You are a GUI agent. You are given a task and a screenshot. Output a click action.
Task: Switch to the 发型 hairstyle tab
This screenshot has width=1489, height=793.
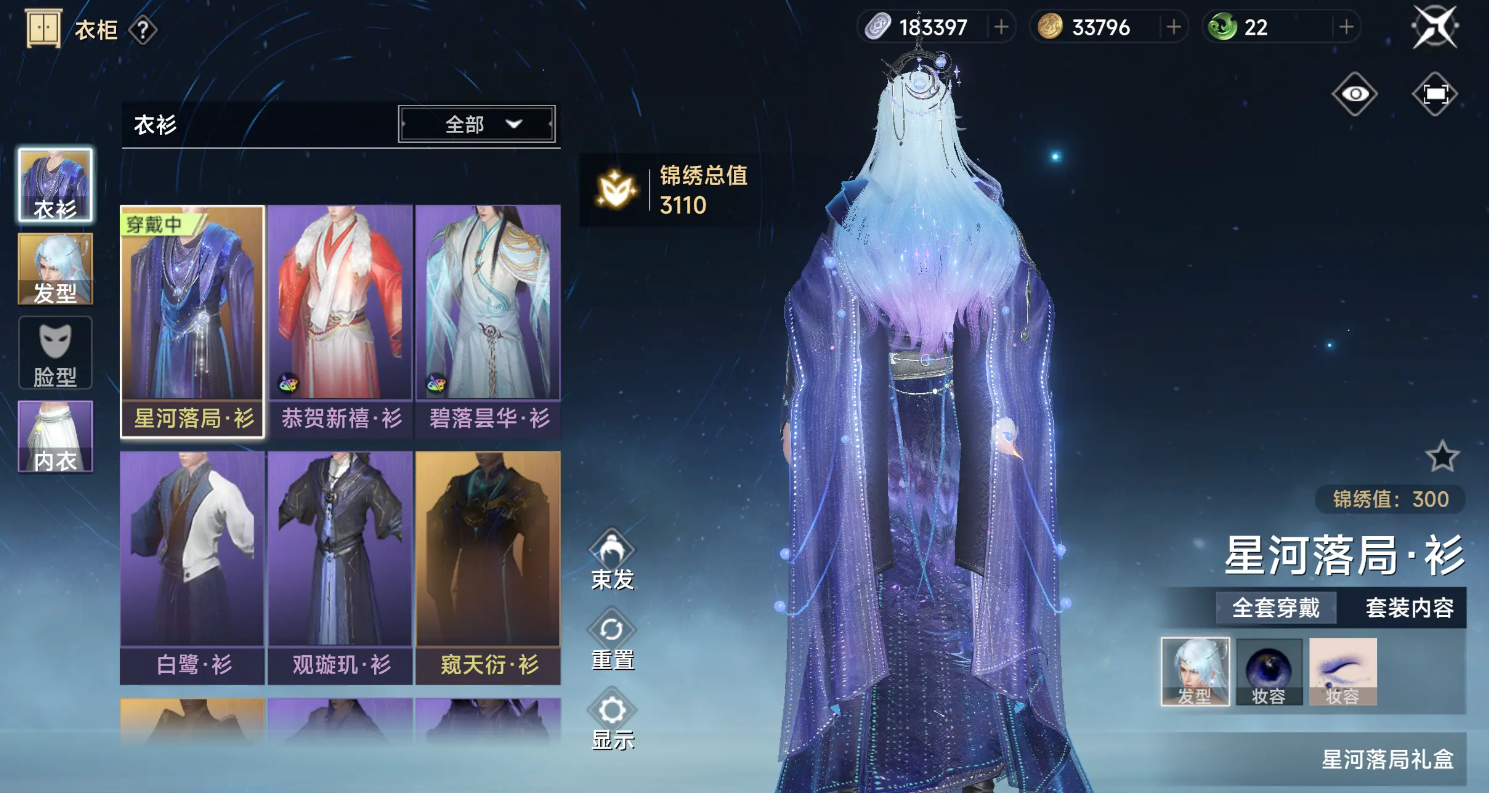55,269
